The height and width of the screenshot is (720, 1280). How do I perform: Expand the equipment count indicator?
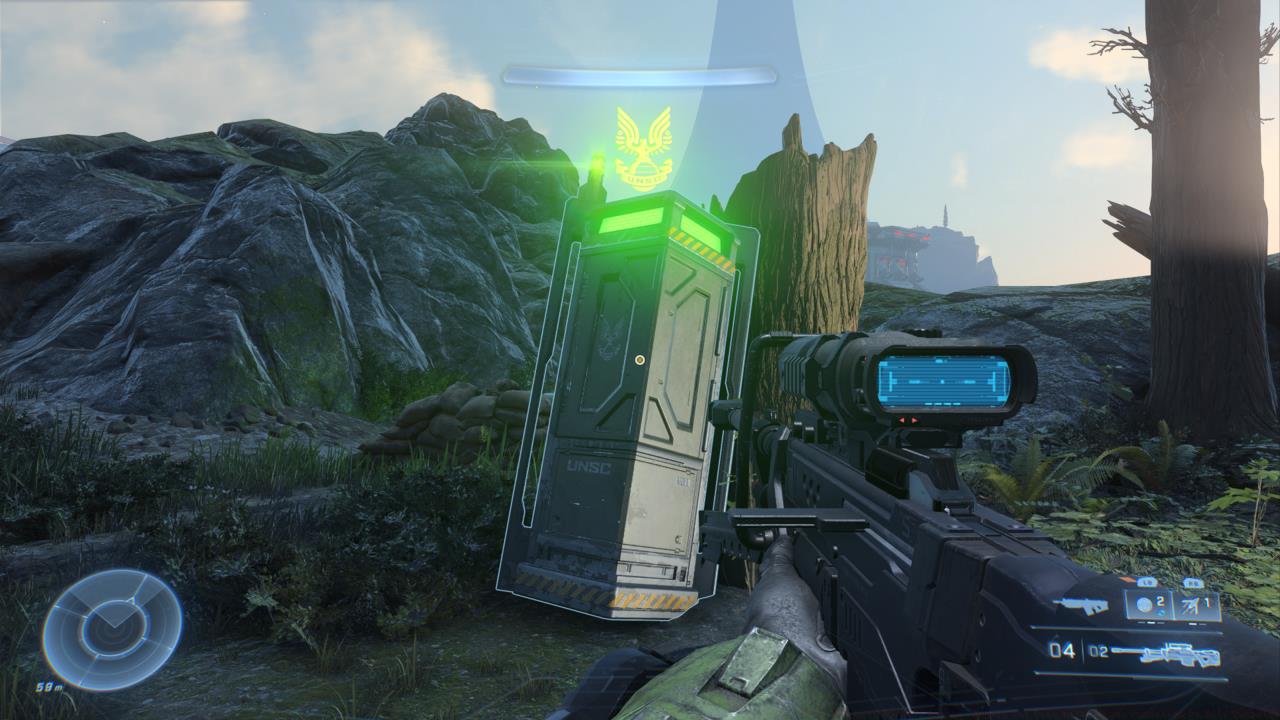pyautogui.click(x=1208, y=601)
